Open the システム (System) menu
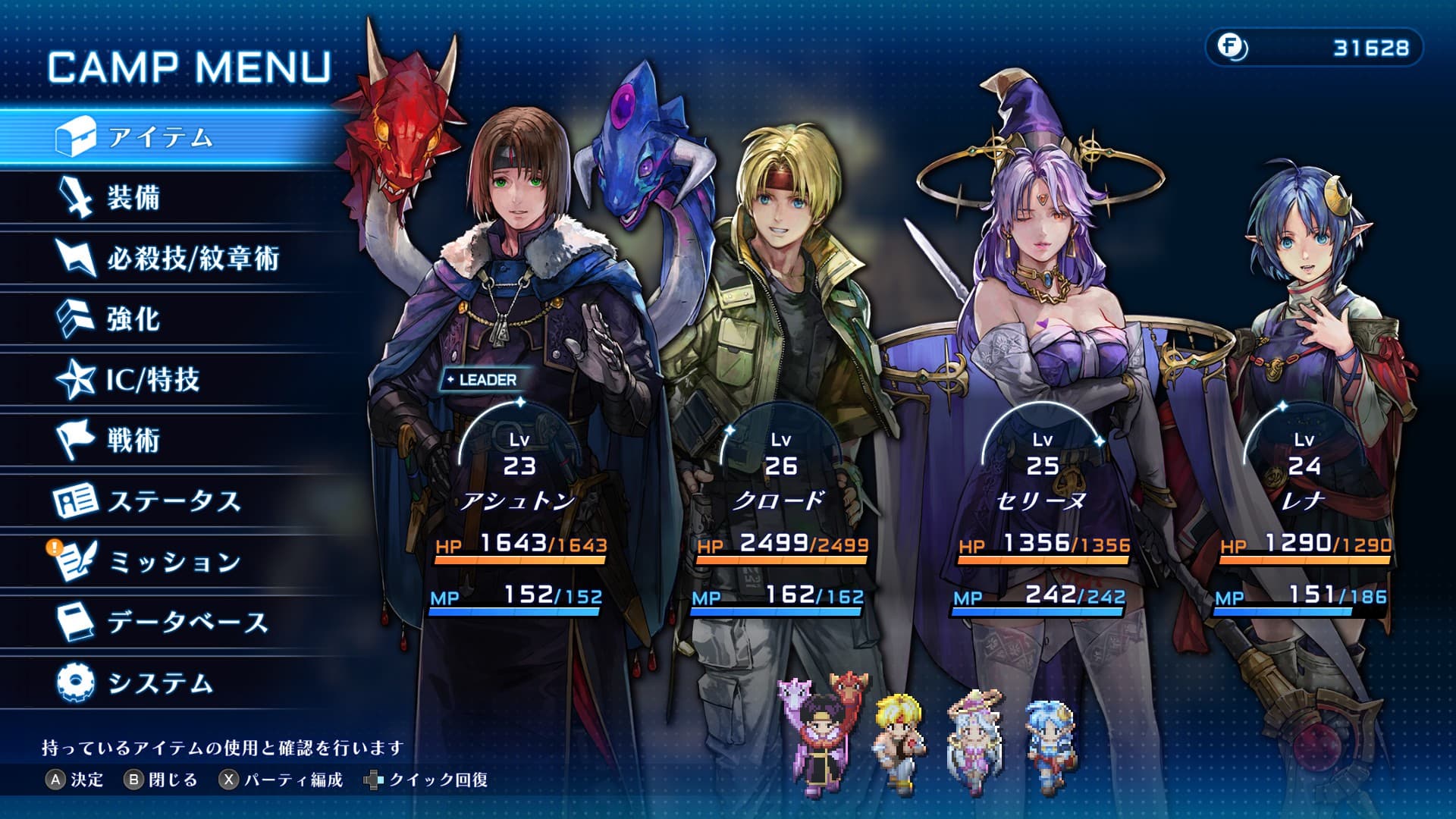Screen dimensions: 1456x819 (161, 683)
